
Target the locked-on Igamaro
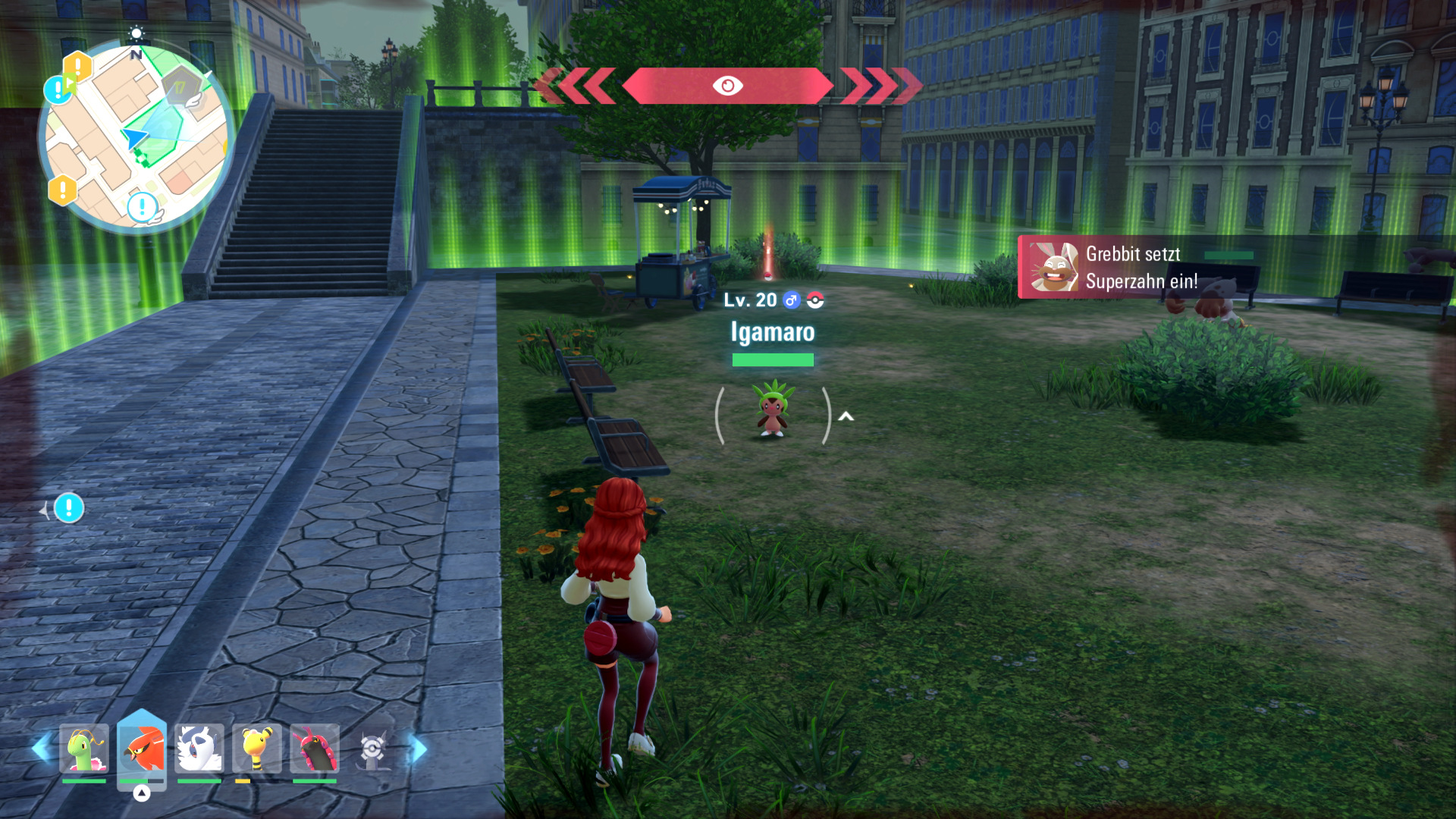pos(772,409)
